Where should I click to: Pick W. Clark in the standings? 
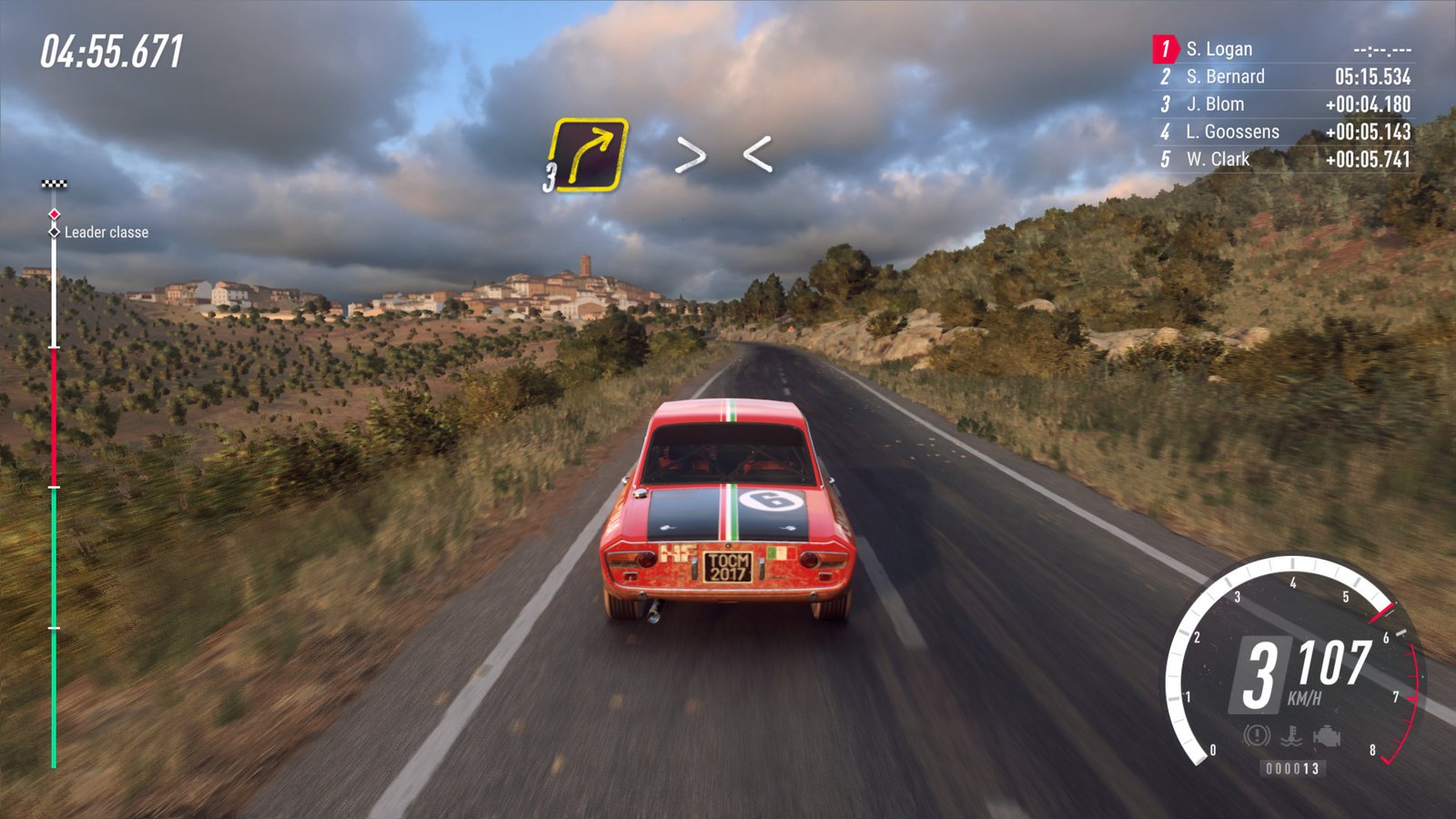click(1283, 159)
